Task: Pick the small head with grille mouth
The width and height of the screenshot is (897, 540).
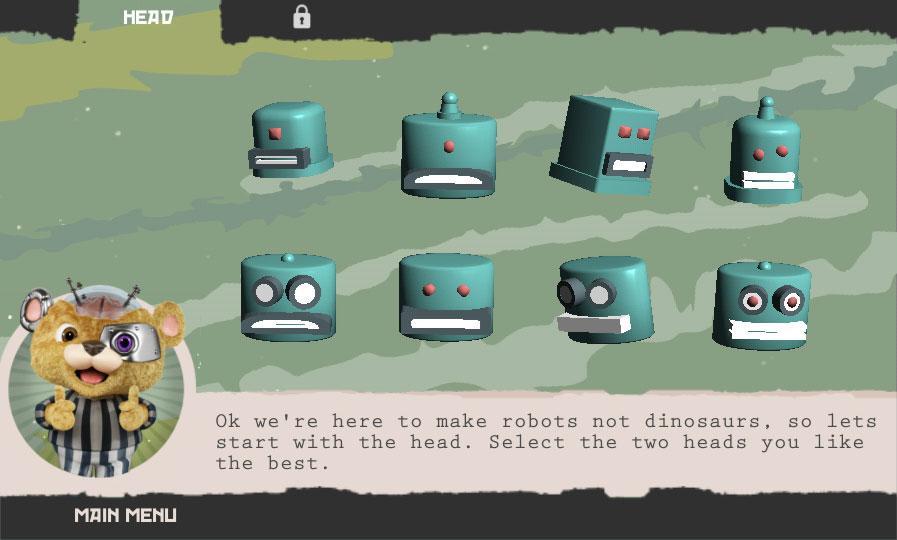Action: (x=289, y=141)
